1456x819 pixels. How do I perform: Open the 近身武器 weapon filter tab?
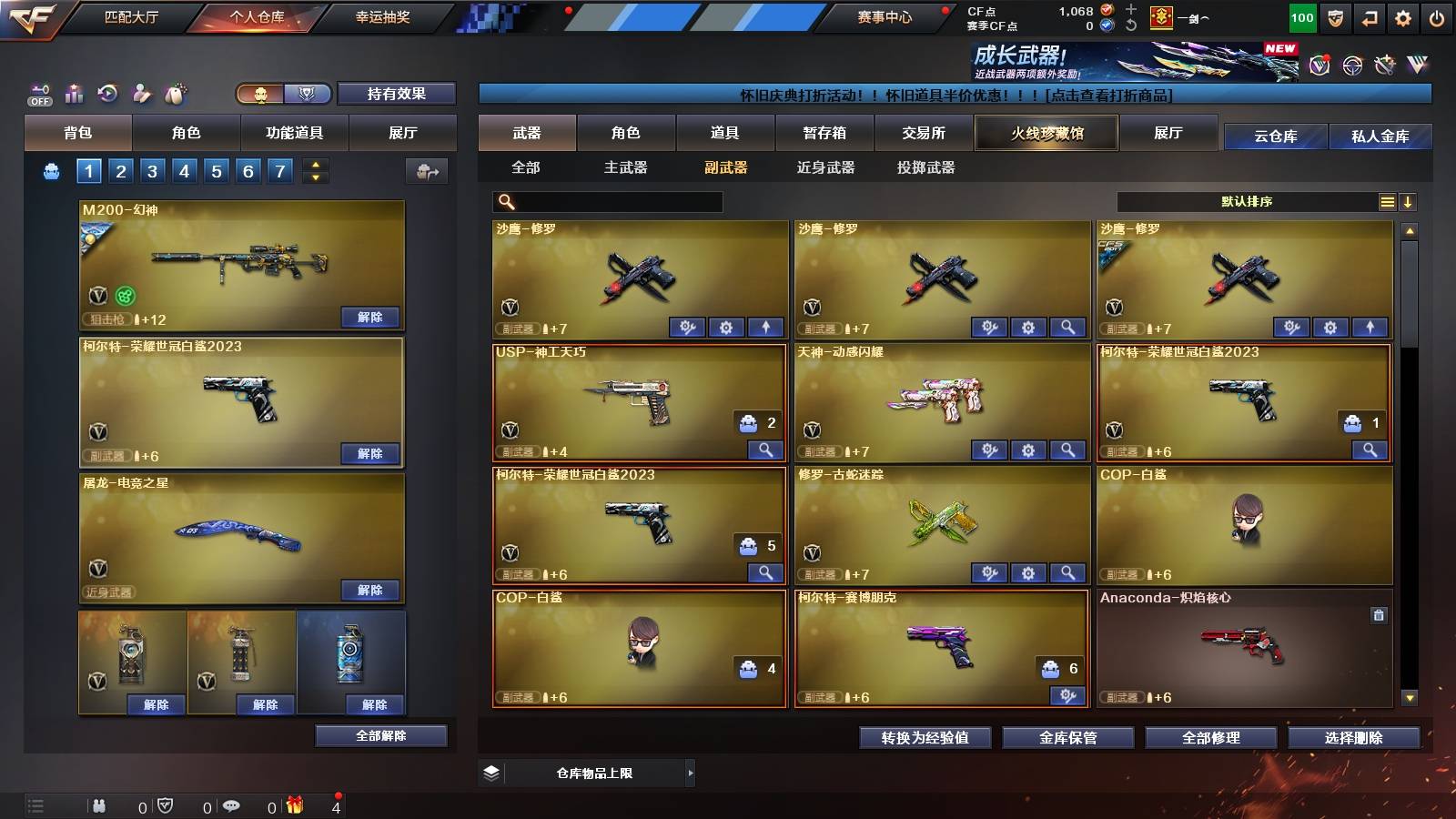pyautogui.click(x=825, y=167)
